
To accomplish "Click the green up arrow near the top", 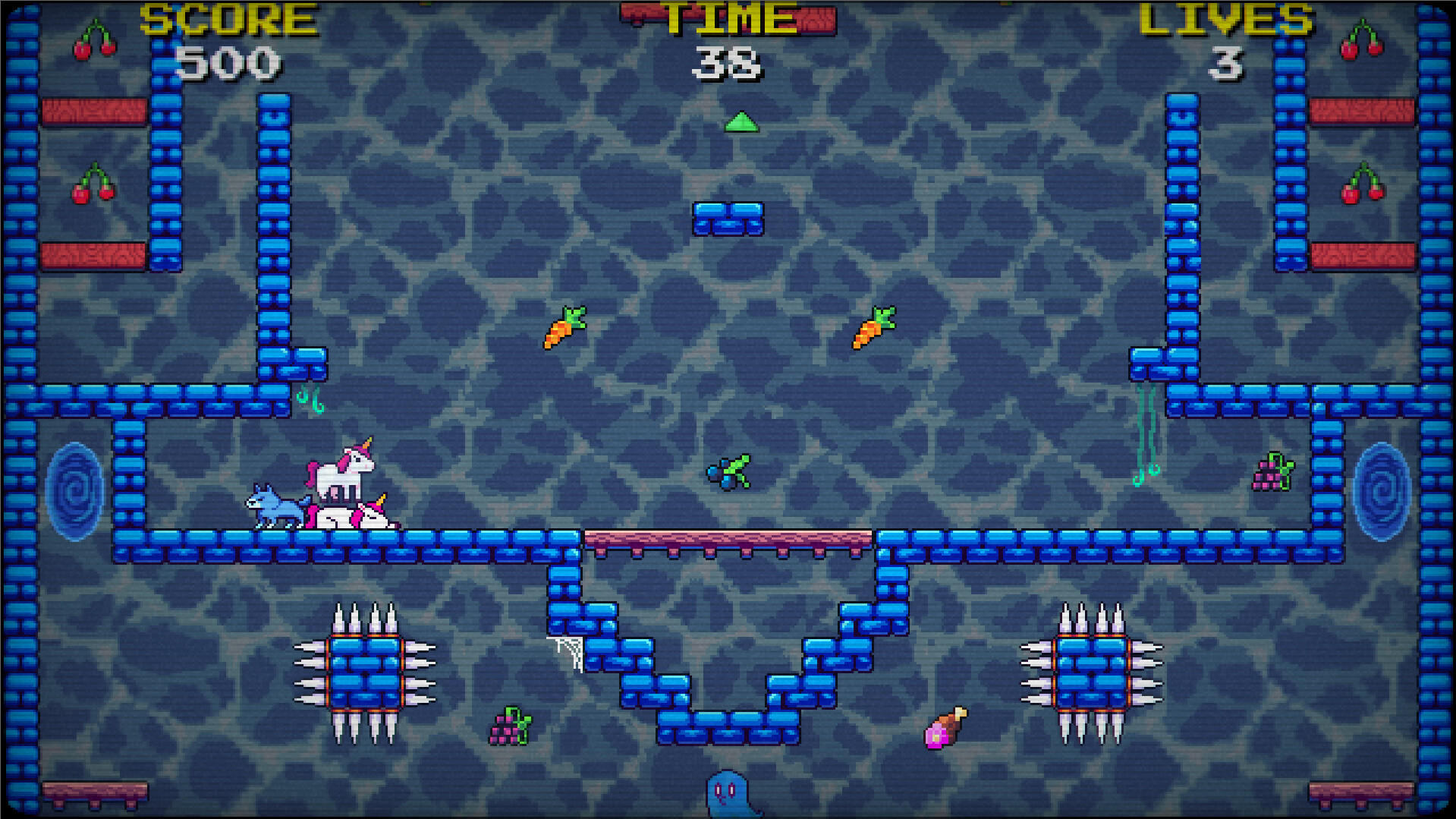I will (x=740, y=121).
